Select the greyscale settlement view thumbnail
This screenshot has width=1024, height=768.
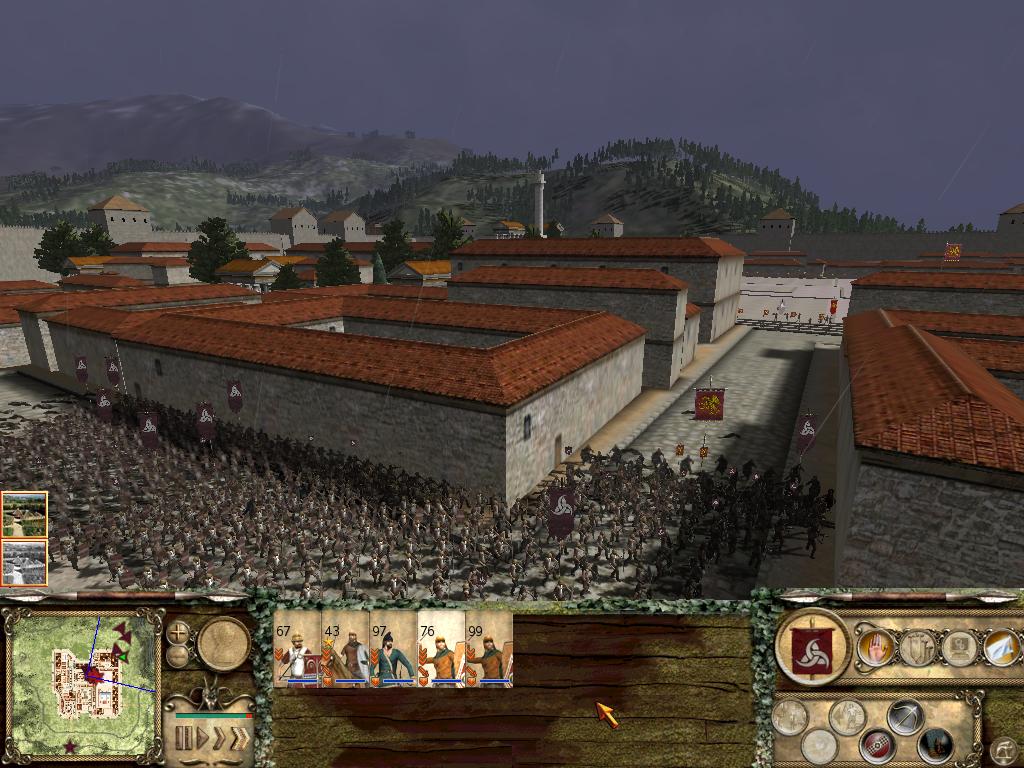point(24,562)
